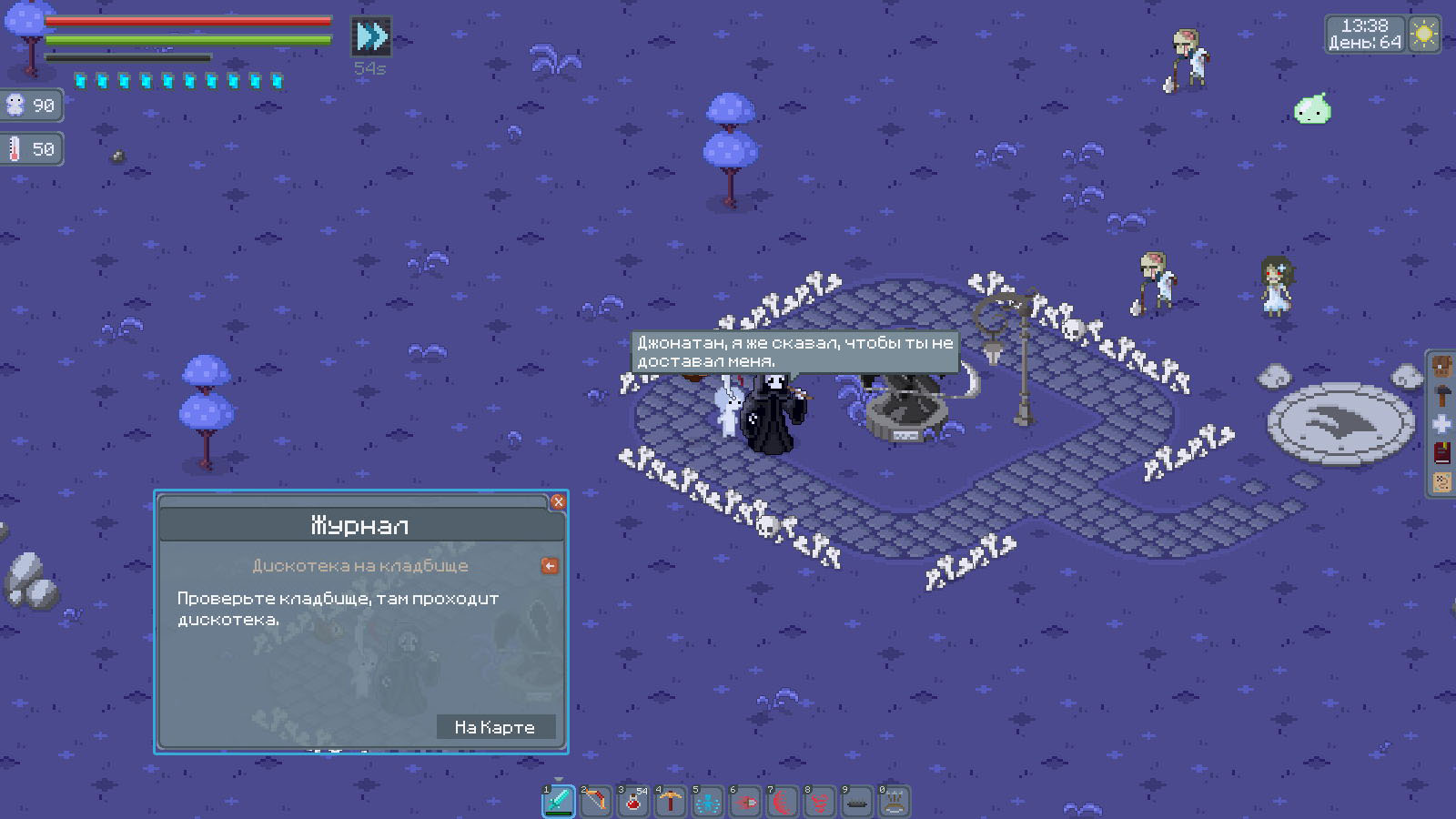Activate the red crescent slash ability
1456x819 pixels.
[x=783, y=801]
